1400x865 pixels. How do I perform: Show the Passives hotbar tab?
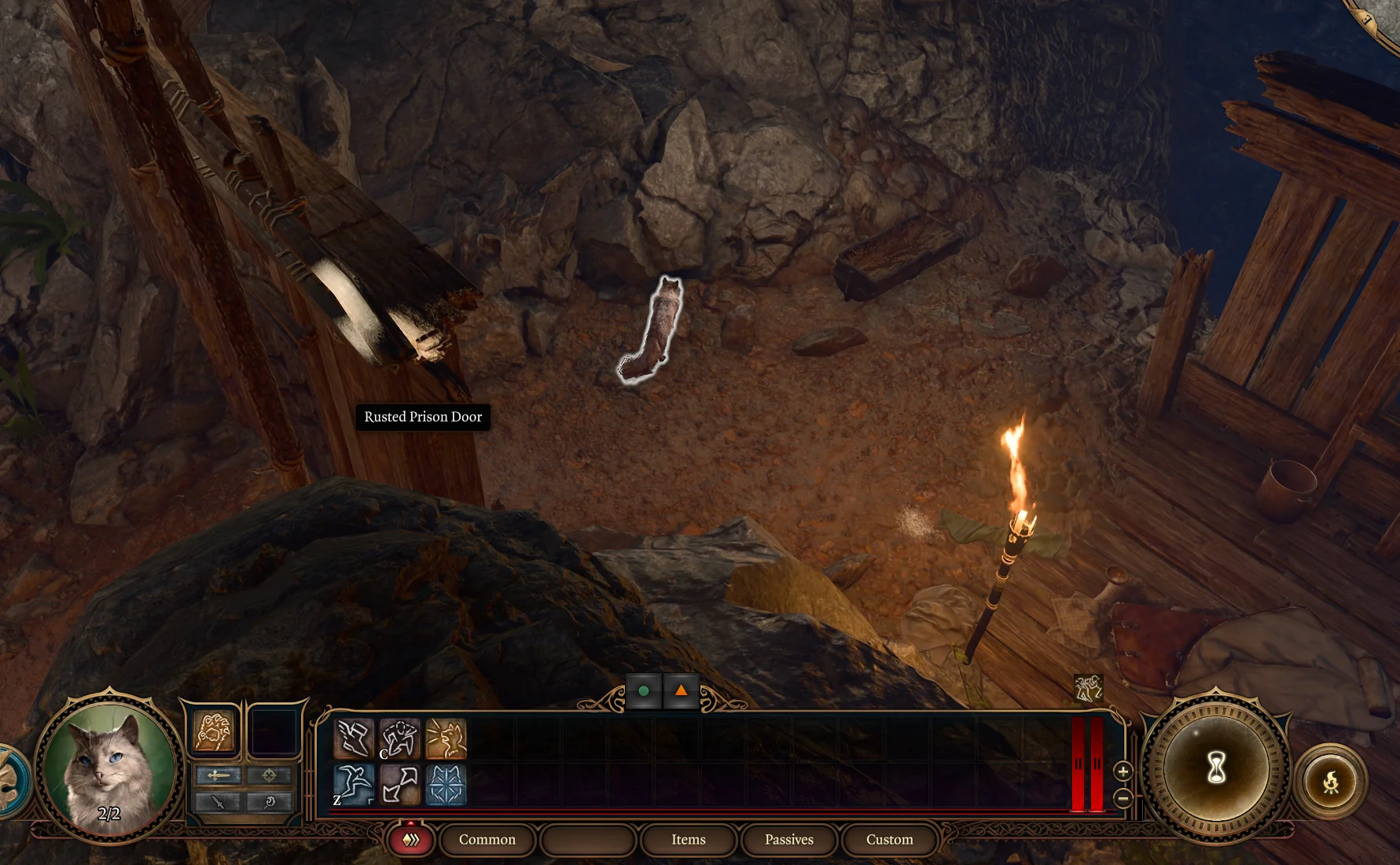[788, 840]
